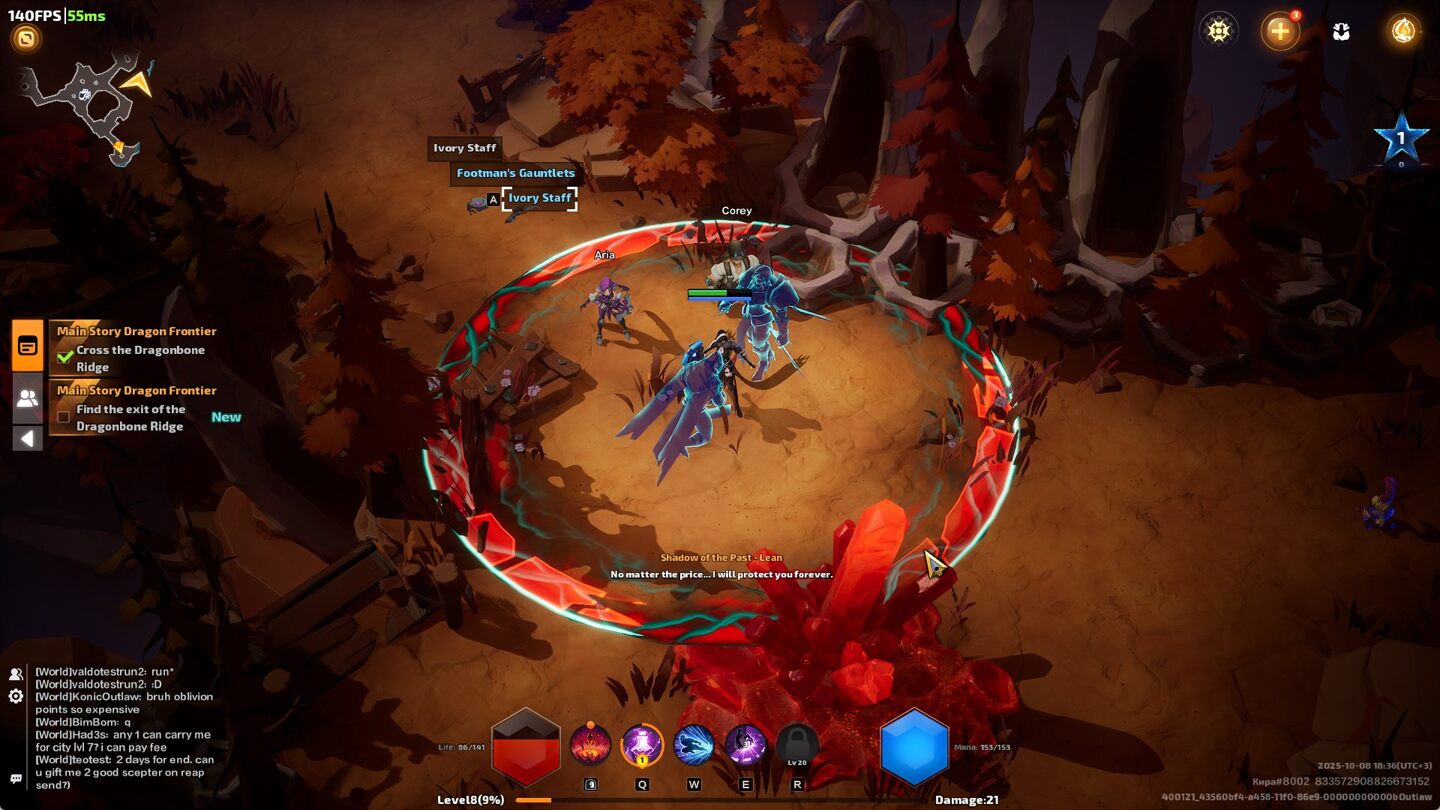Switch to the party members tab
The image size is (1440, 810).
click(x=28, y=398)
